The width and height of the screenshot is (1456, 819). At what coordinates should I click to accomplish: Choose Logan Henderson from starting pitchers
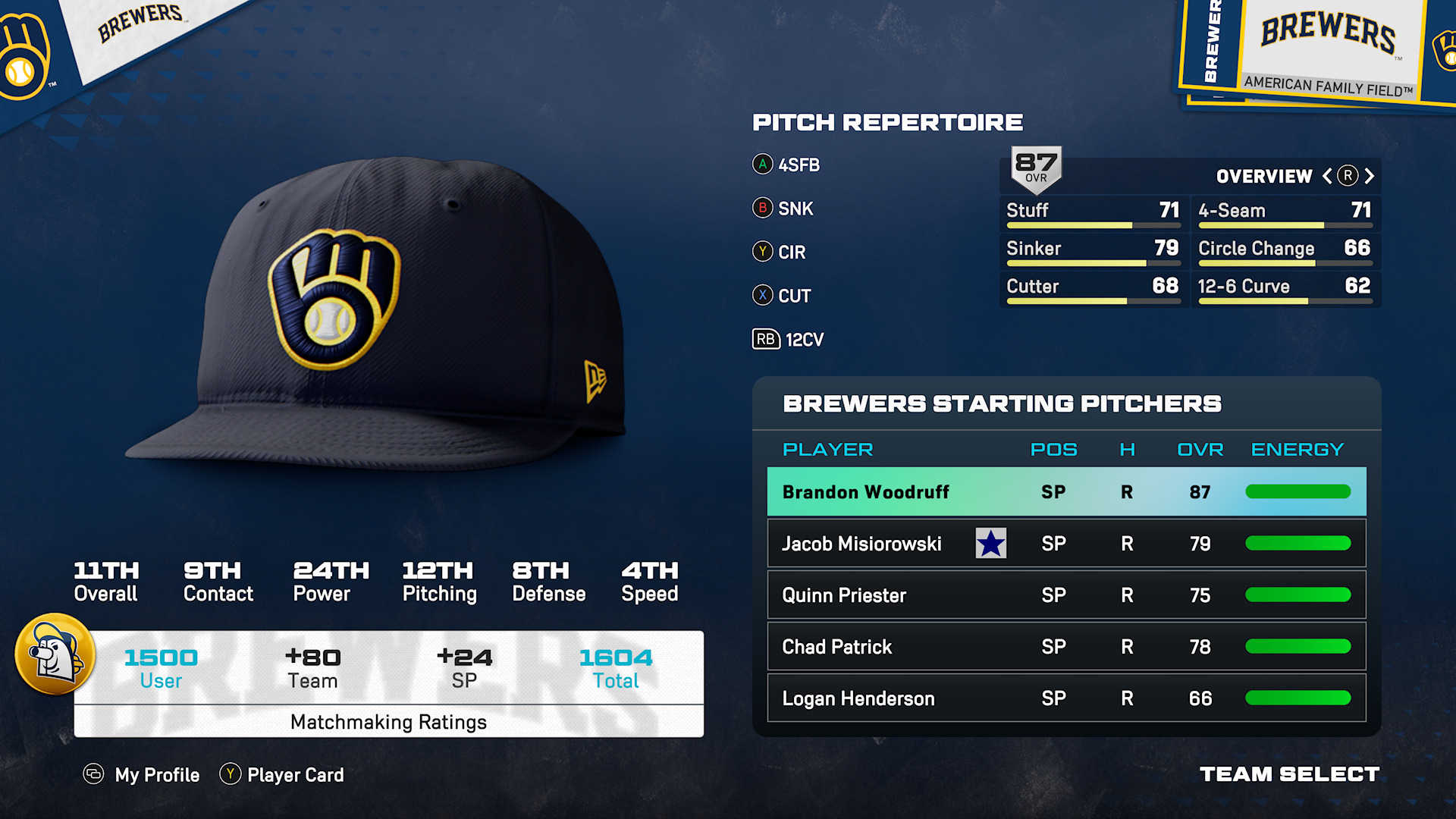coord(1065,698)
